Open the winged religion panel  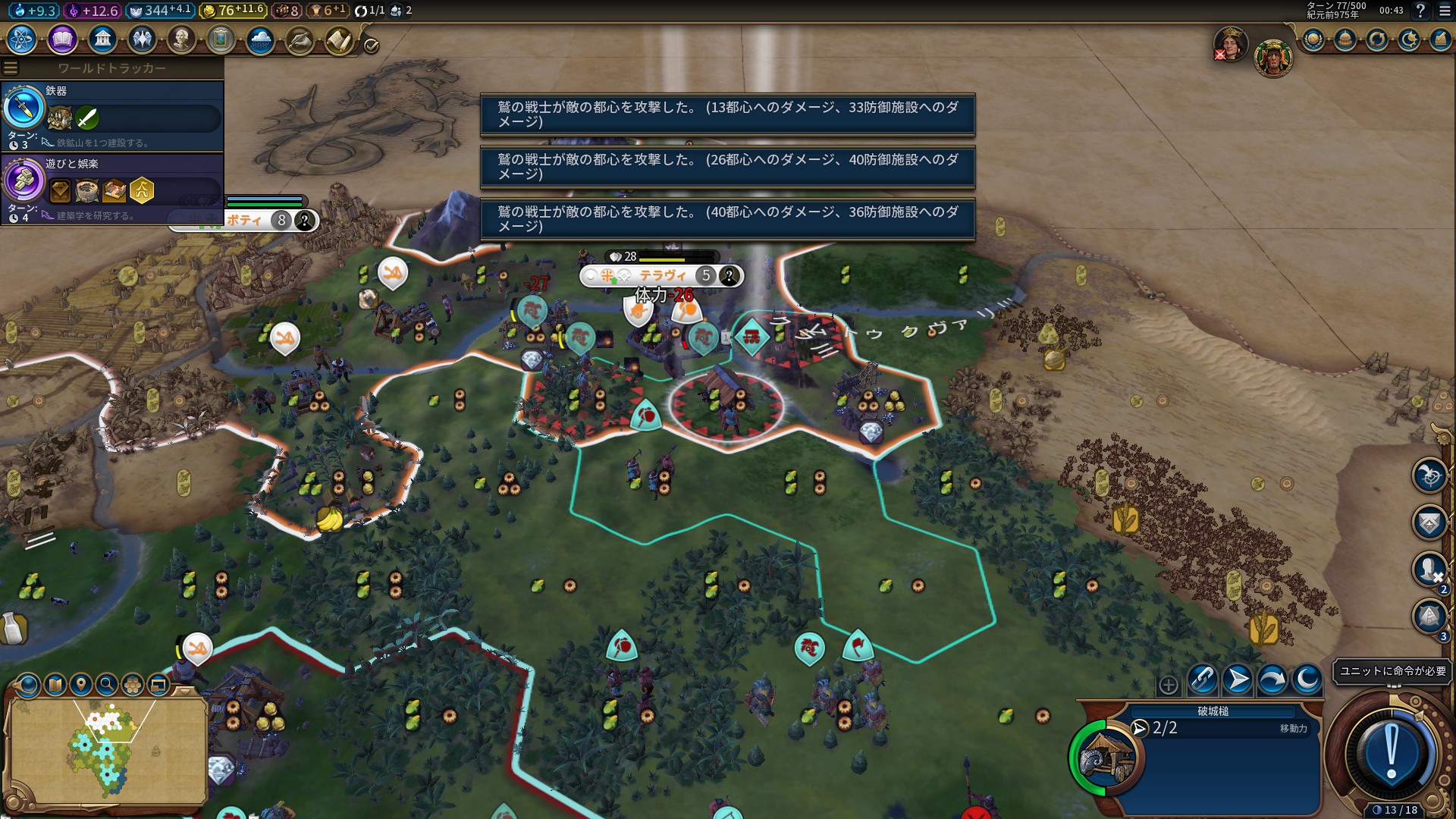142,39
